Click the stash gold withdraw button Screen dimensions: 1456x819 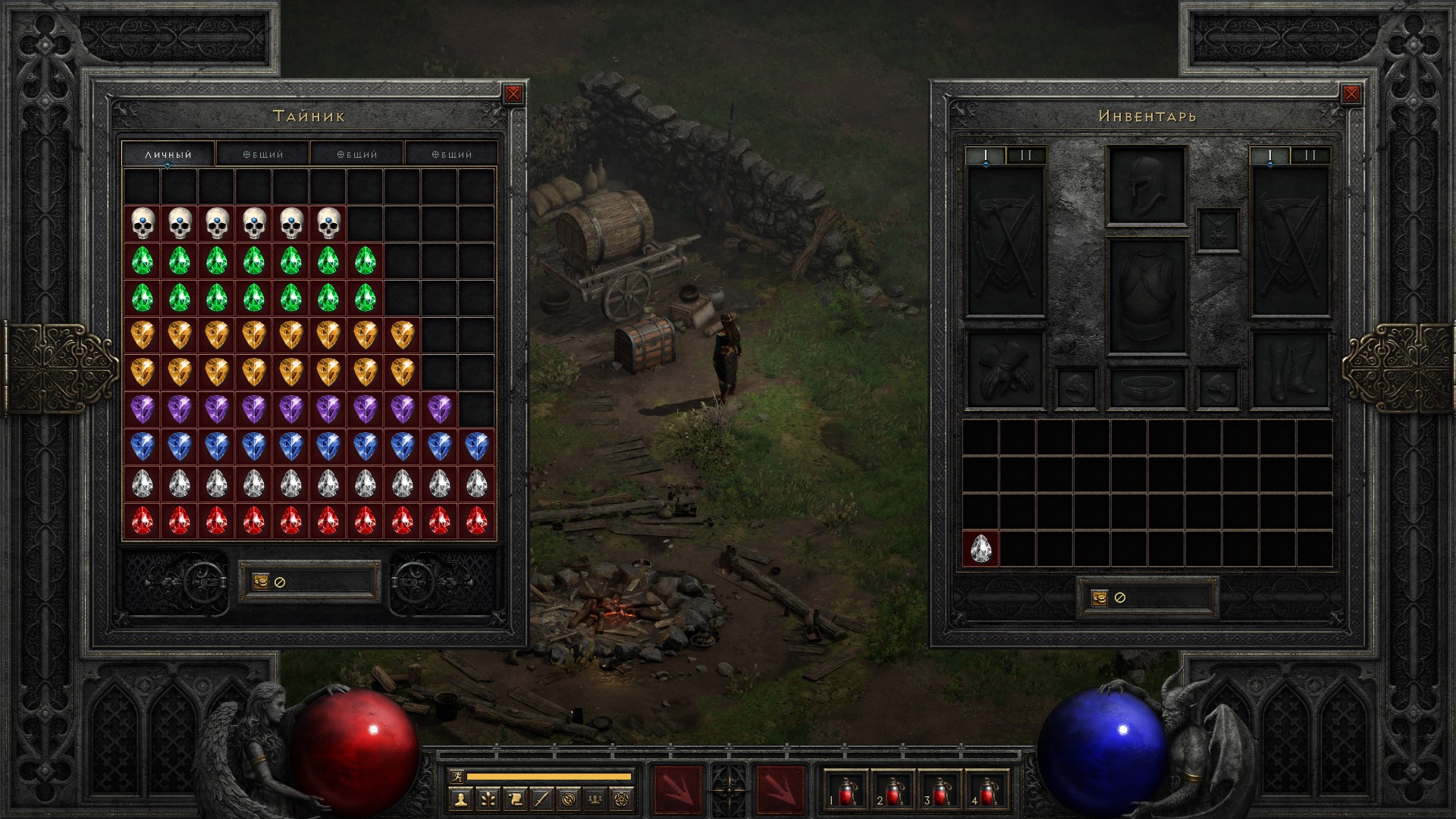tap(261, 582)
